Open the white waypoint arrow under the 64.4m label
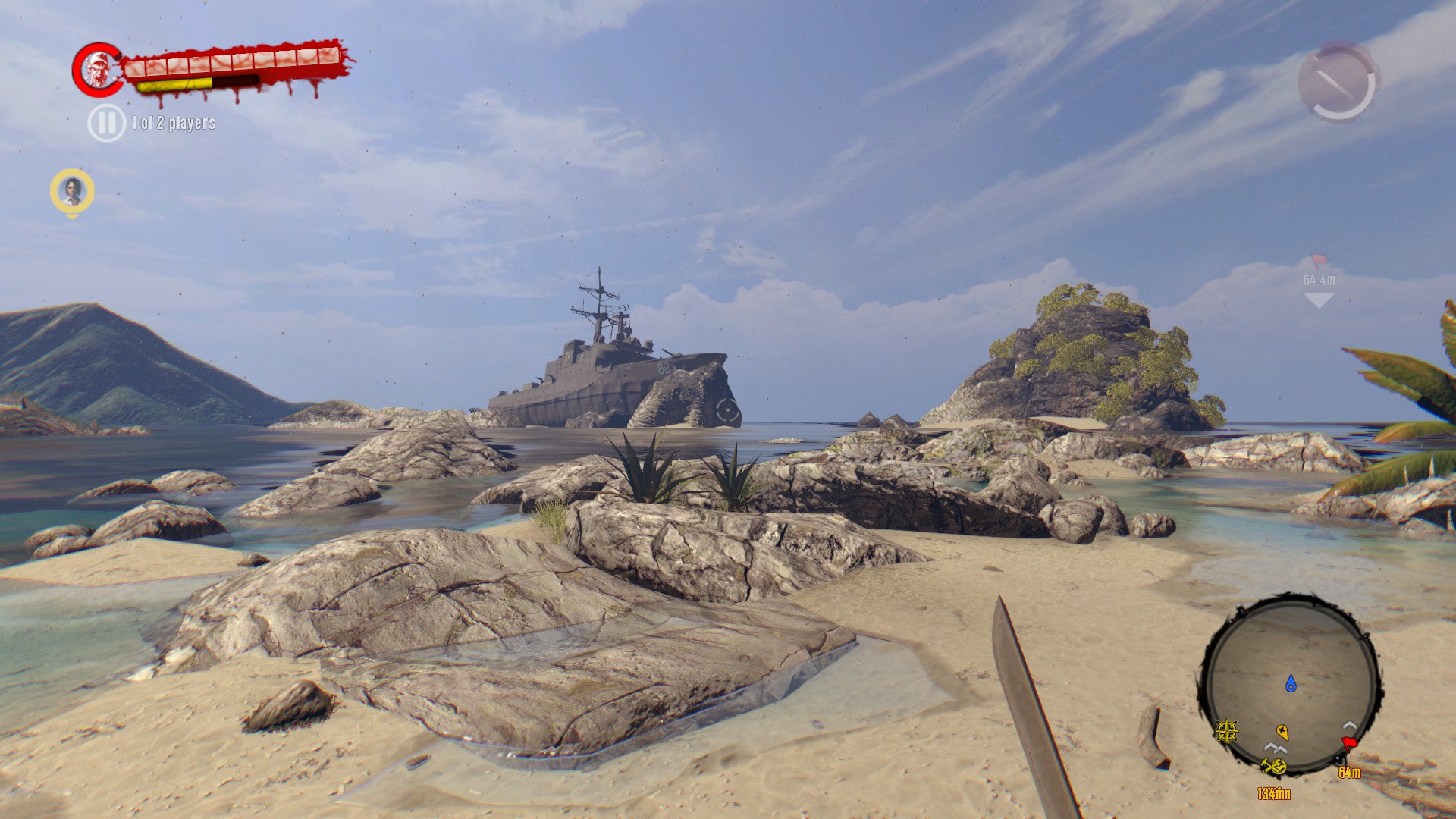This screenshot has width=1456, height=819. pos(1318,298)
